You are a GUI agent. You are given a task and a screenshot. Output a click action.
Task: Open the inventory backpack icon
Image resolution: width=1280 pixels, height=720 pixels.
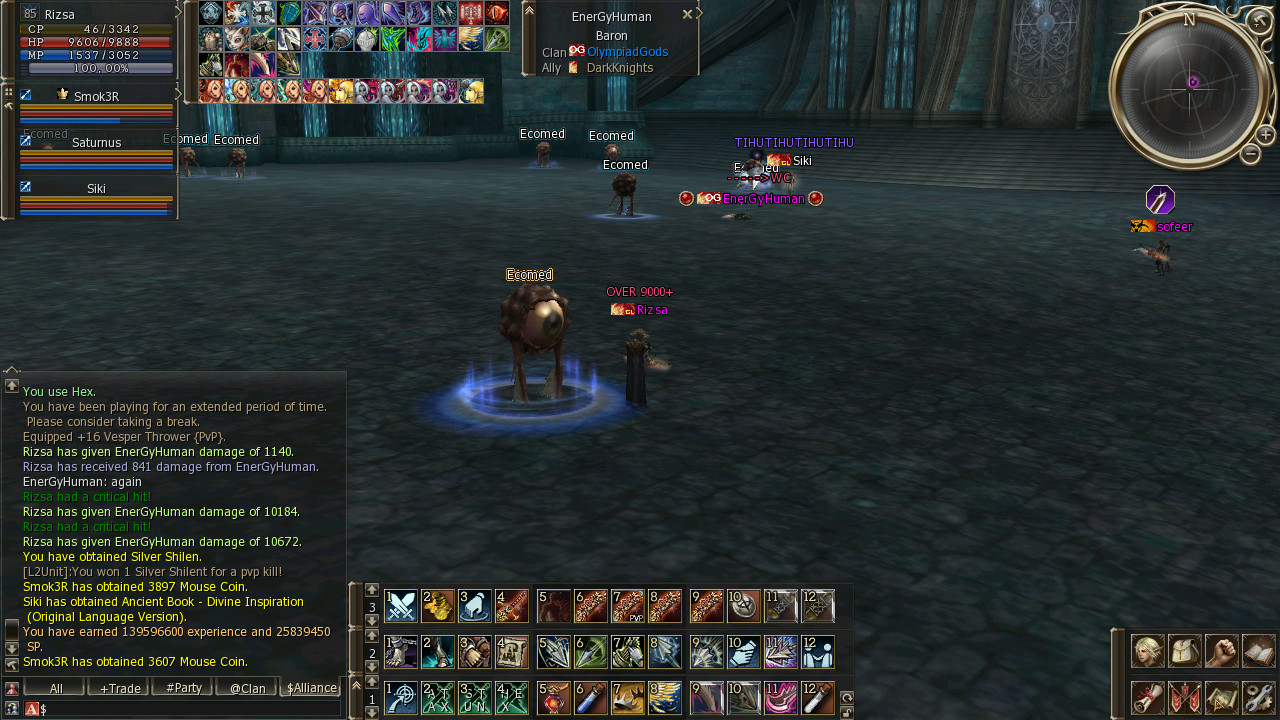pyautogui.click(x=1185, y=651)
